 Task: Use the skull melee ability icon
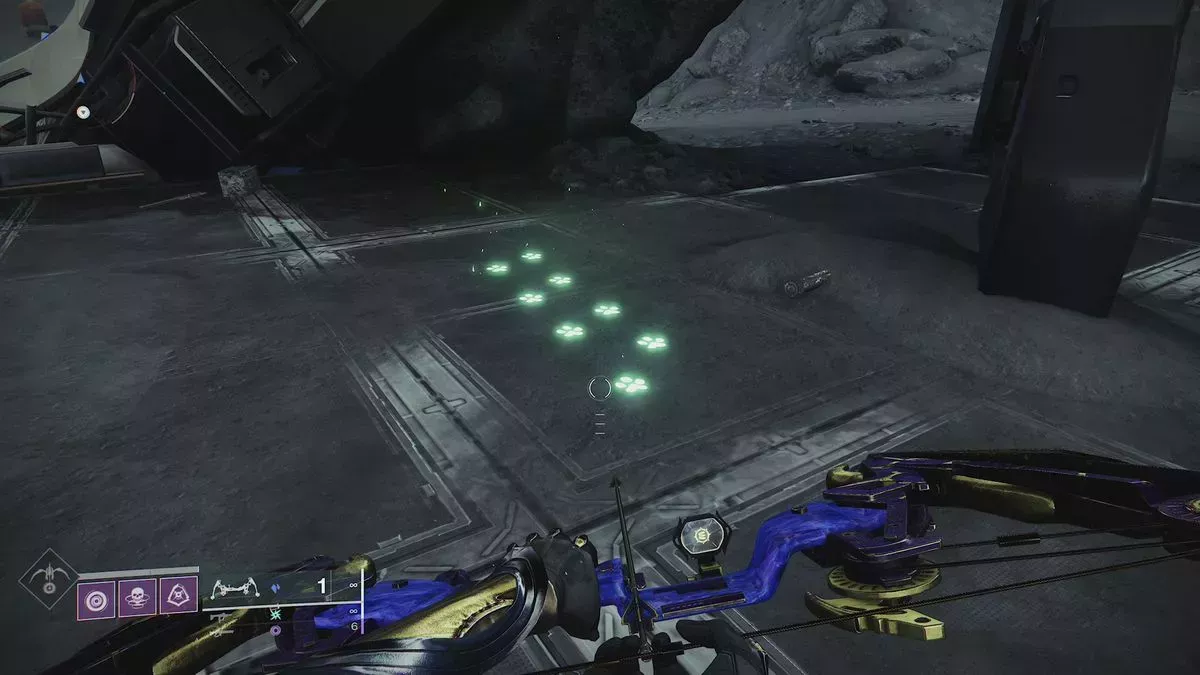pyautogui.click(x=137, y=596)
